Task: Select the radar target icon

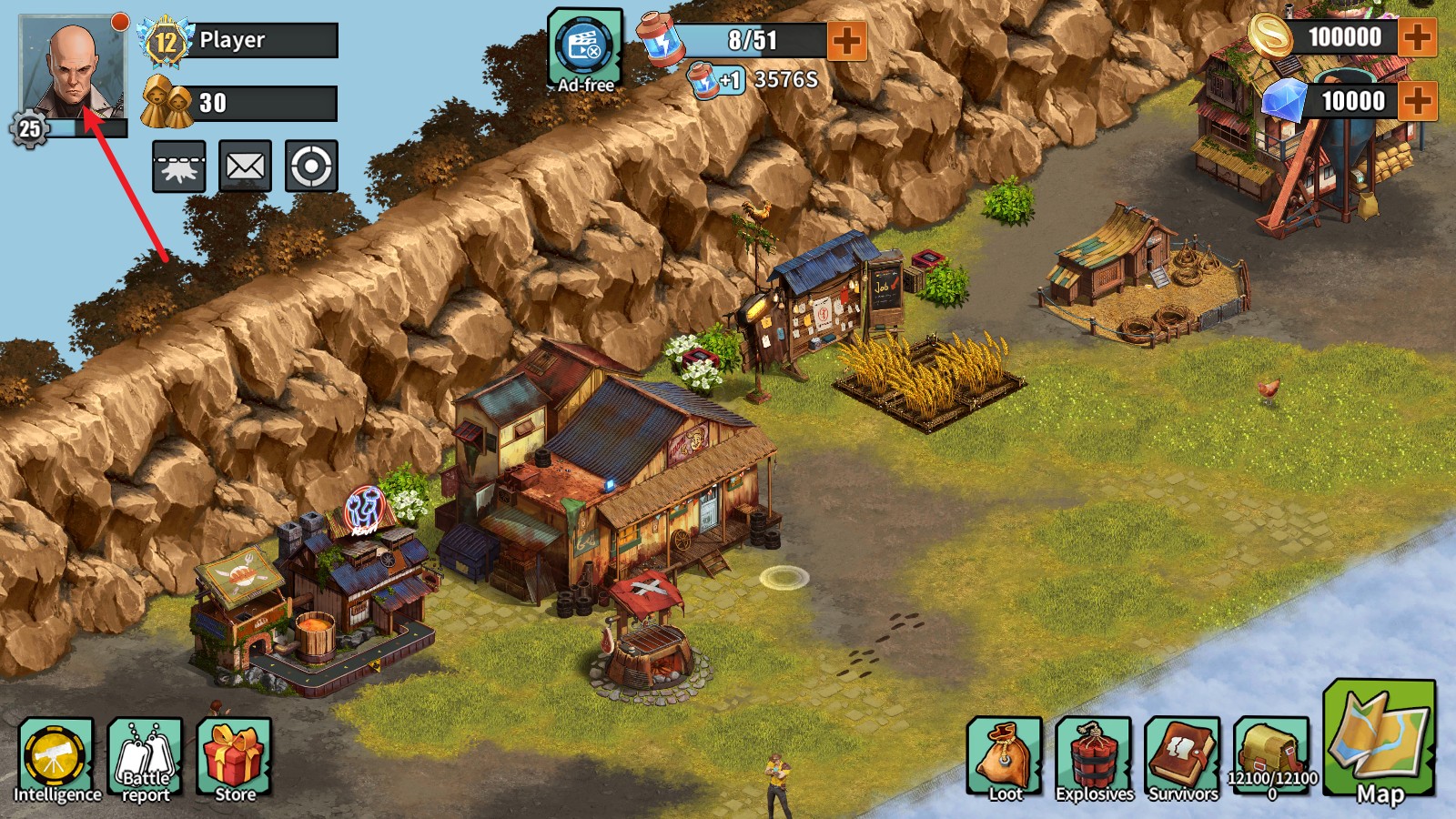Action: point(309,166)
